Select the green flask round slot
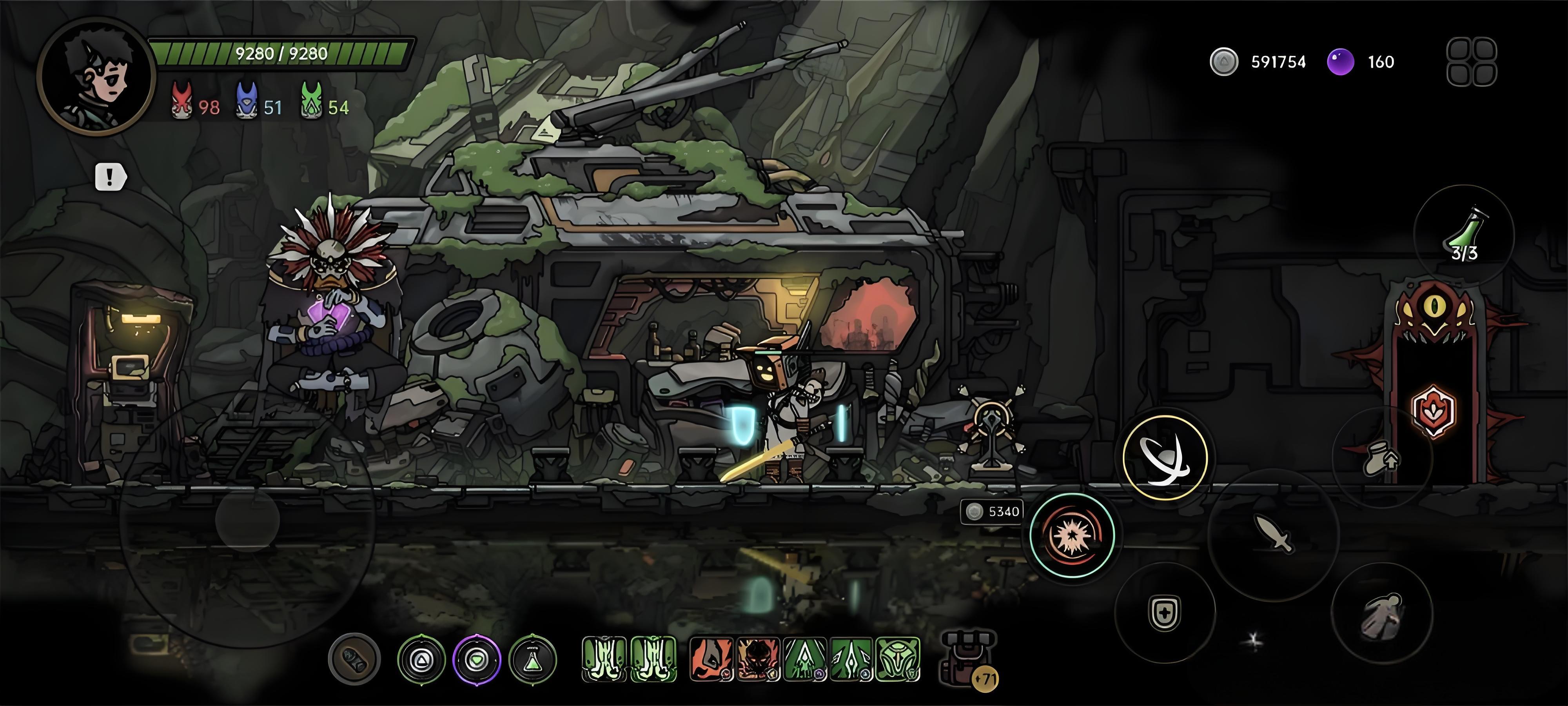This screenshot has width=1568, height=706. click(x=533, y=659)
